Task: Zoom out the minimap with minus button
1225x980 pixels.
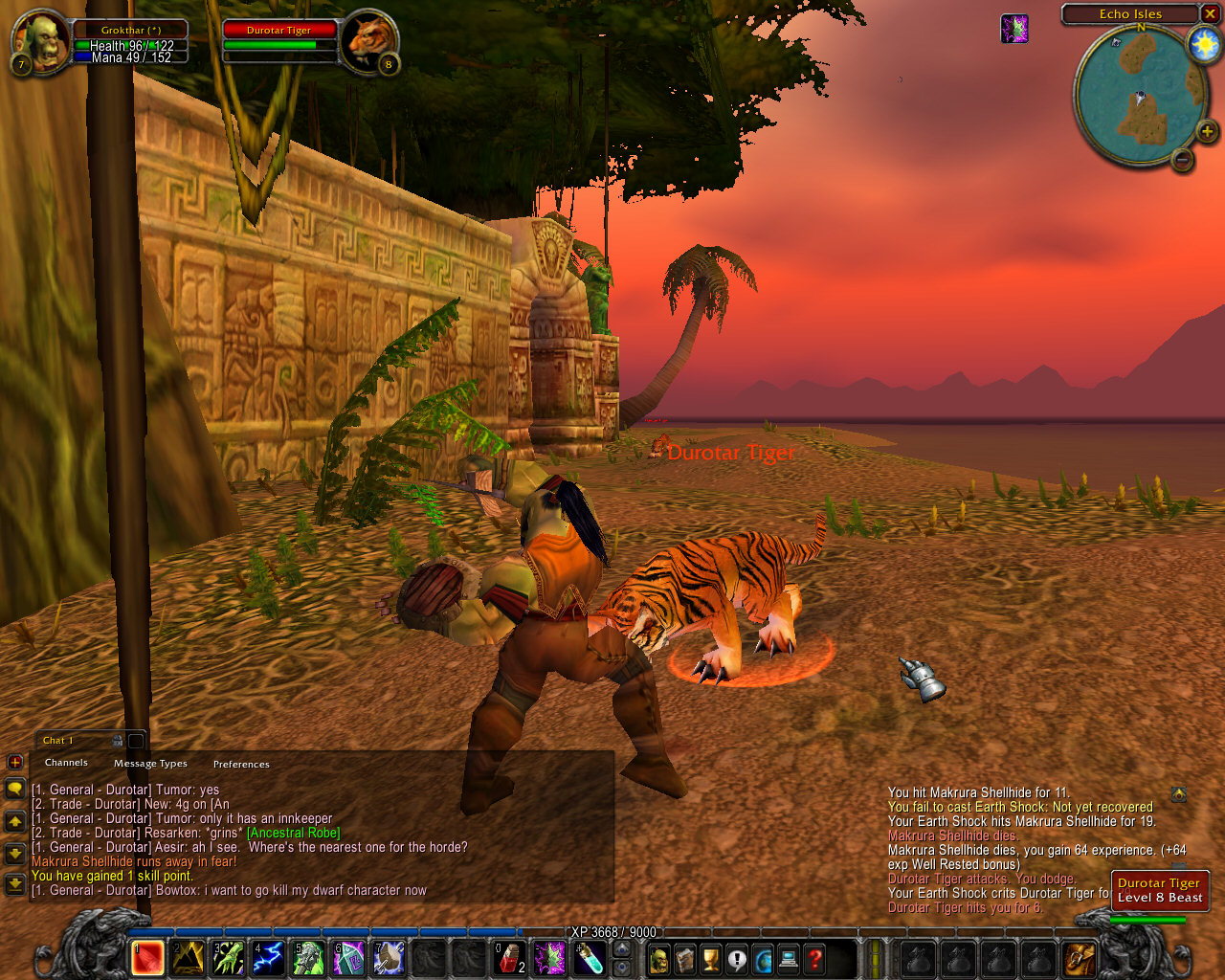Action: coord(1183,160)
